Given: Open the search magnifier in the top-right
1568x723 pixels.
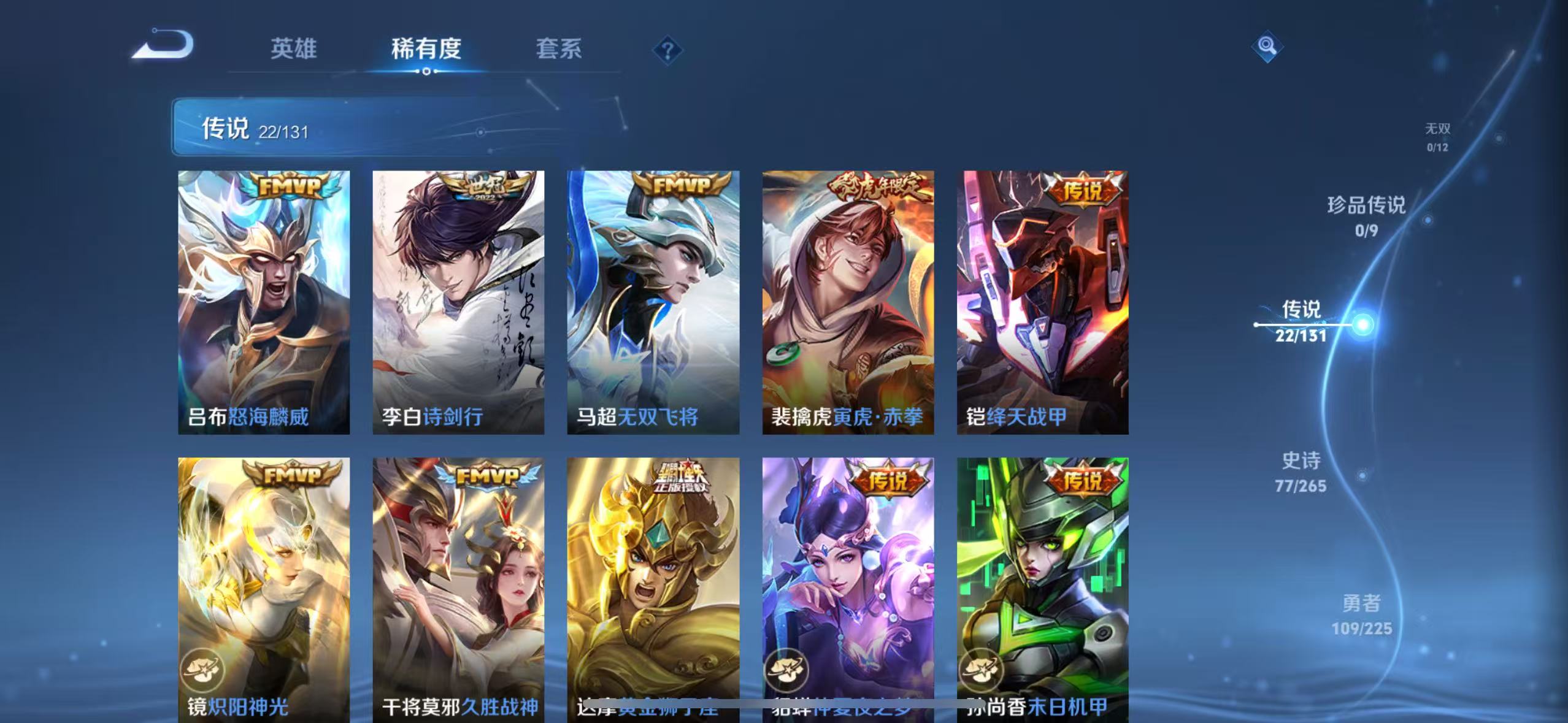Looking at the screenshot, I should (x=1267, y=46).
